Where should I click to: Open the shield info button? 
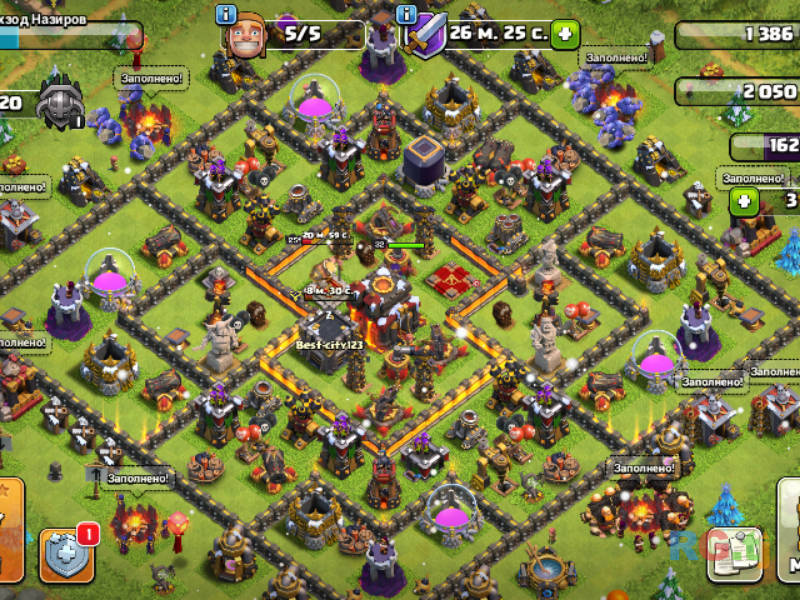(x=406, y=15)
